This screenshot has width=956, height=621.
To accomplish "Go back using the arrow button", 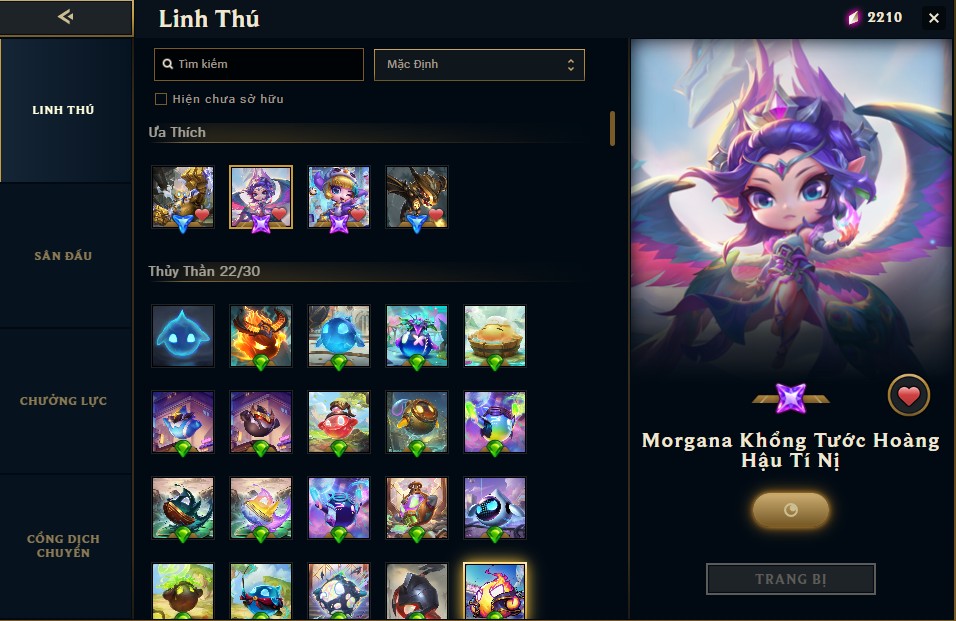I will pyautogui.click(x=66, y=17).
